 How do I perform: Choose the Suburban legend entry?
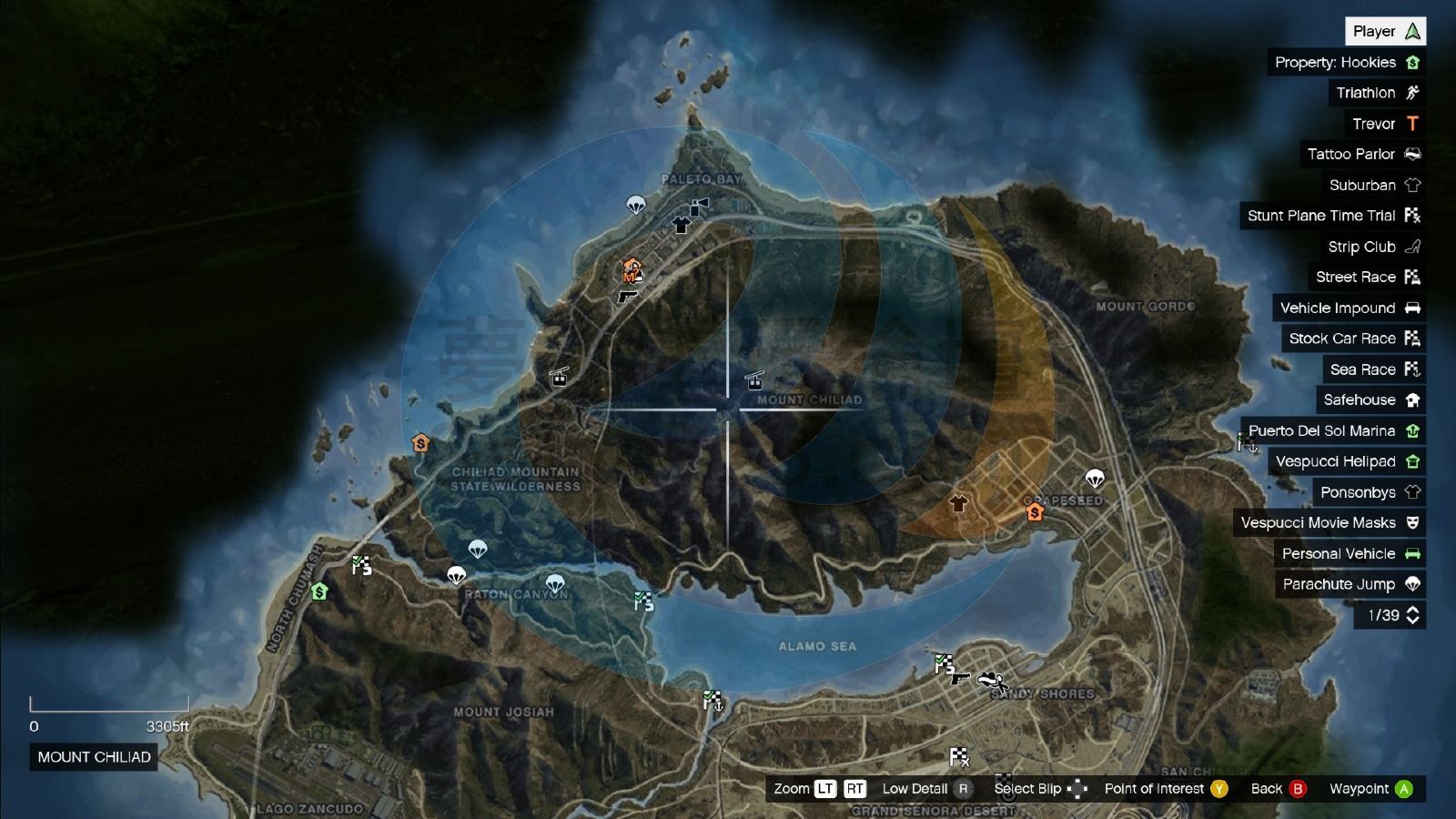[1373, 185]
